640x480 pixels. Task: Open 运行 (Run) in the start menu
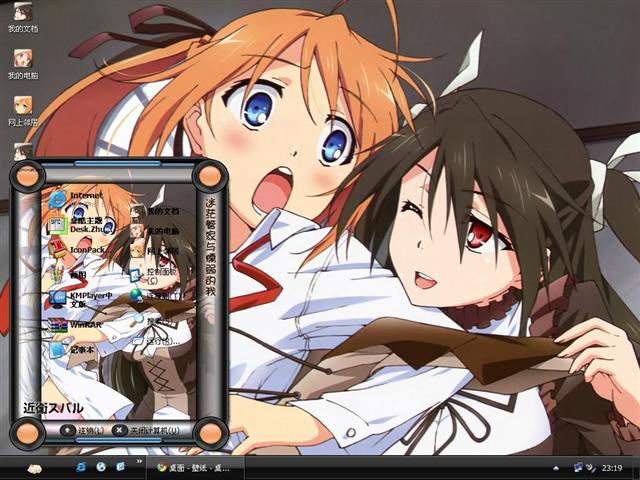(x=154, y=341)
